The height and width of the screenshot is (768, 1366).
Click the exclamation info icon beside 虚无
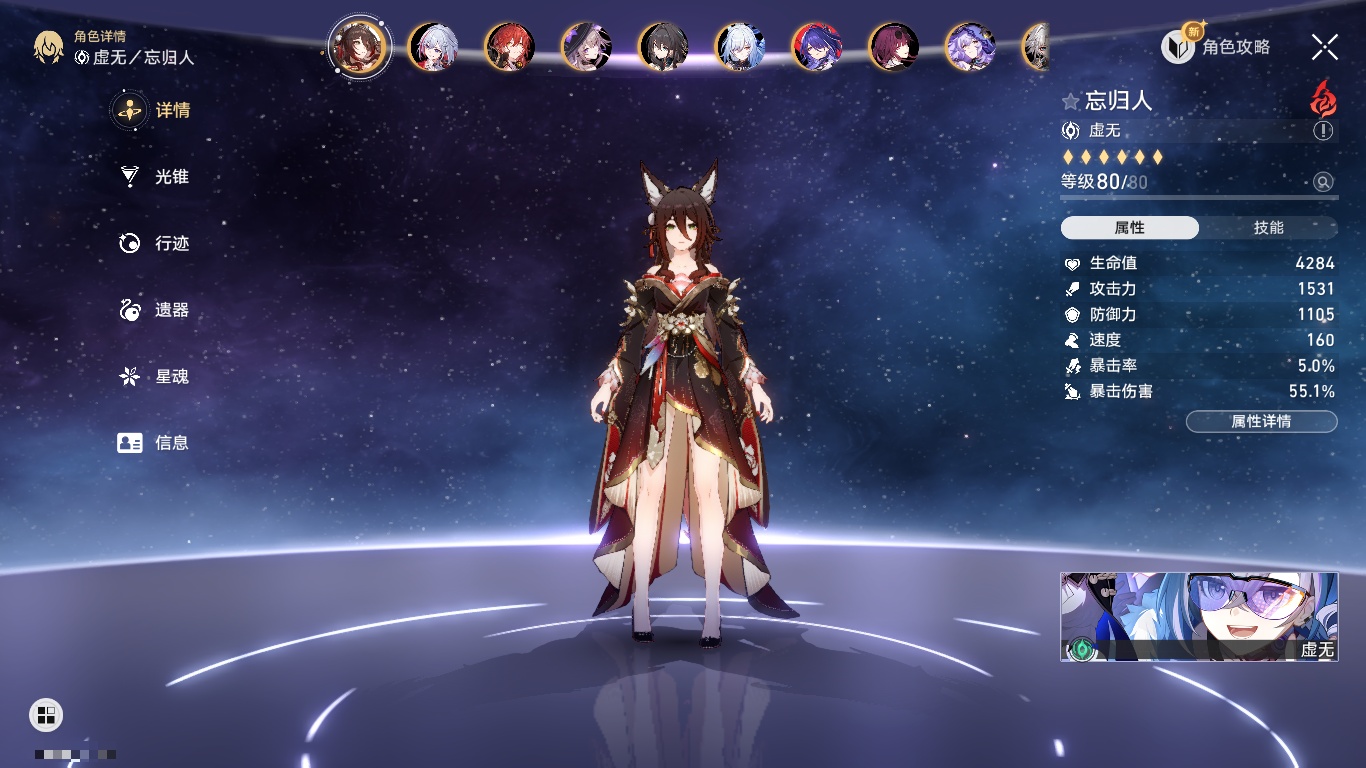(1323, 131)
